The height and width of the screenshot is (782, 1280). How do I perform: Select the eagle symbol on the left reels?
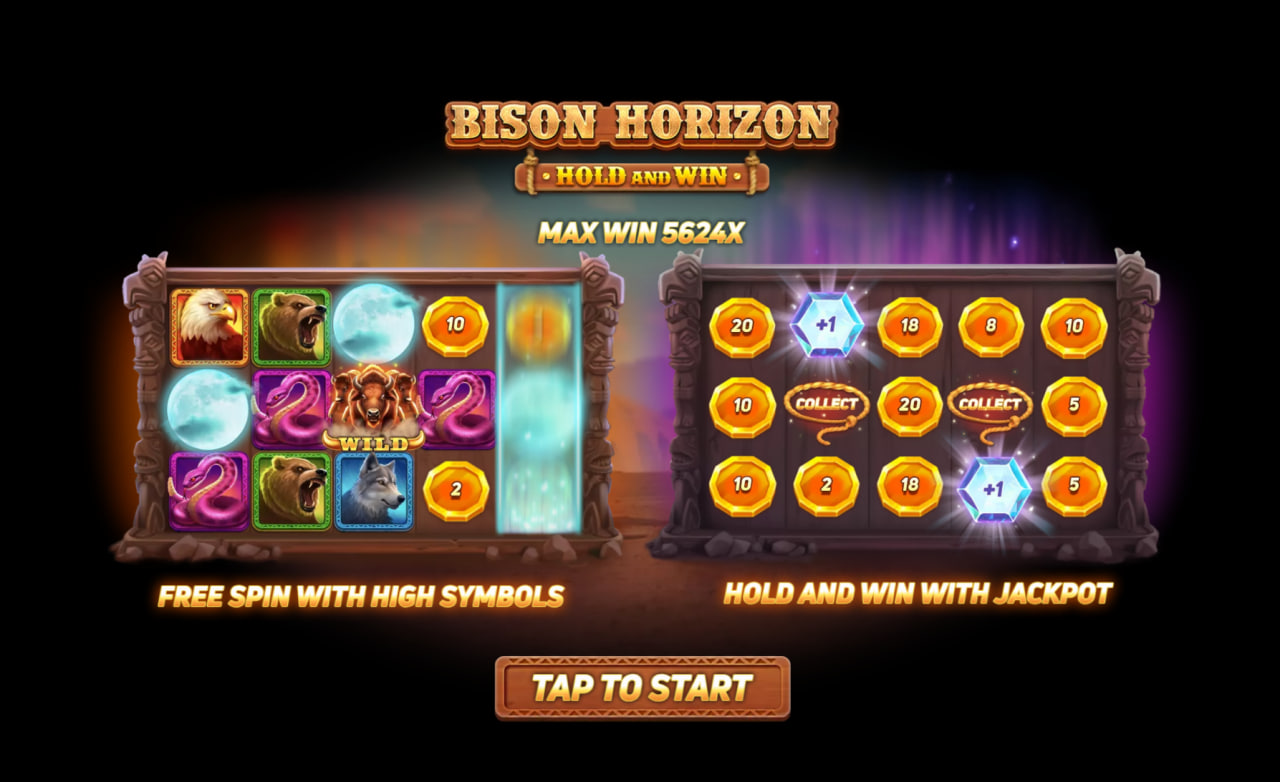211,327
